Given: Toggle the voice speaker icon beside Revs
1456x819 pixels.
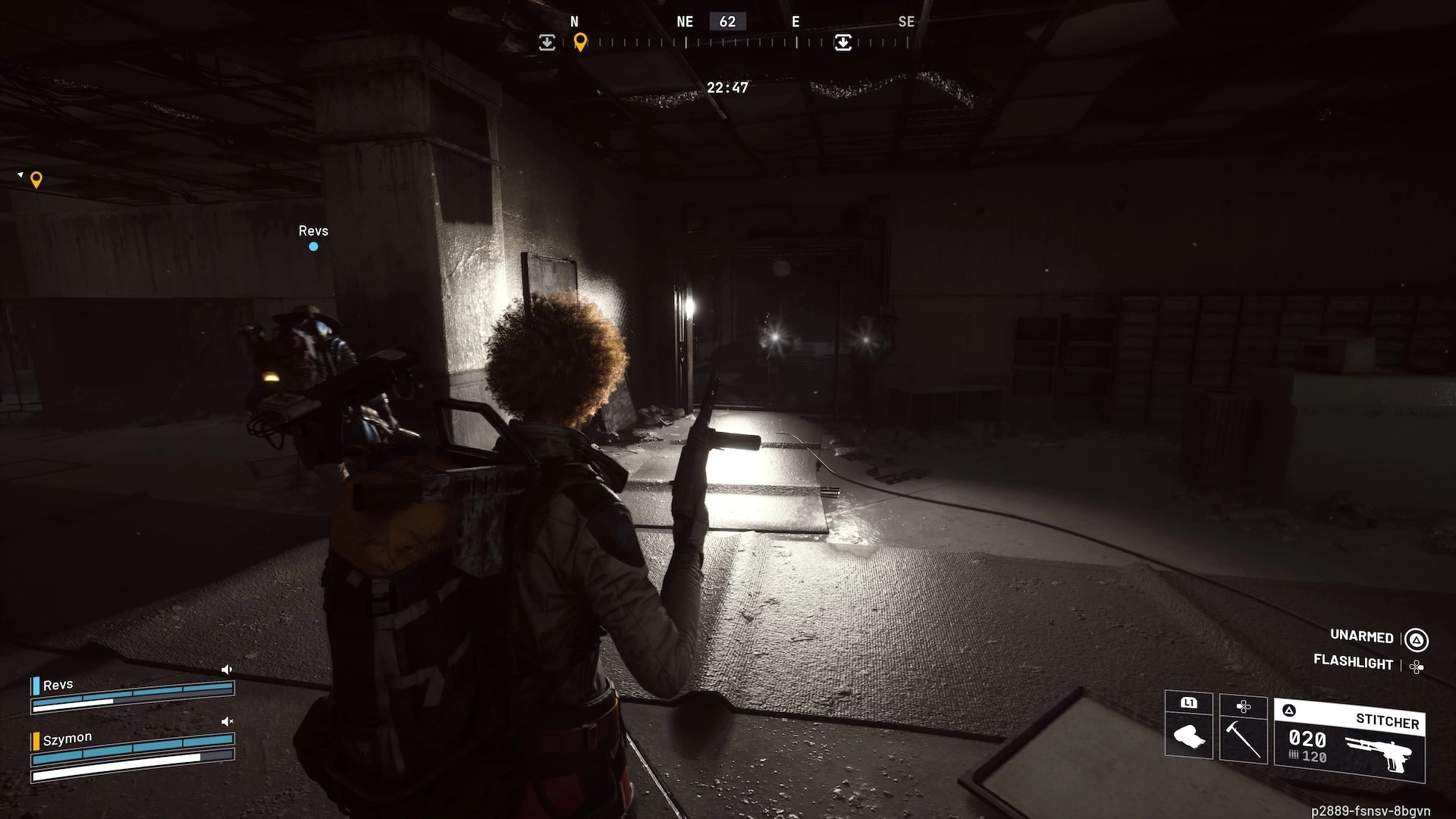Looking at the screenshot, I should 226,670.
